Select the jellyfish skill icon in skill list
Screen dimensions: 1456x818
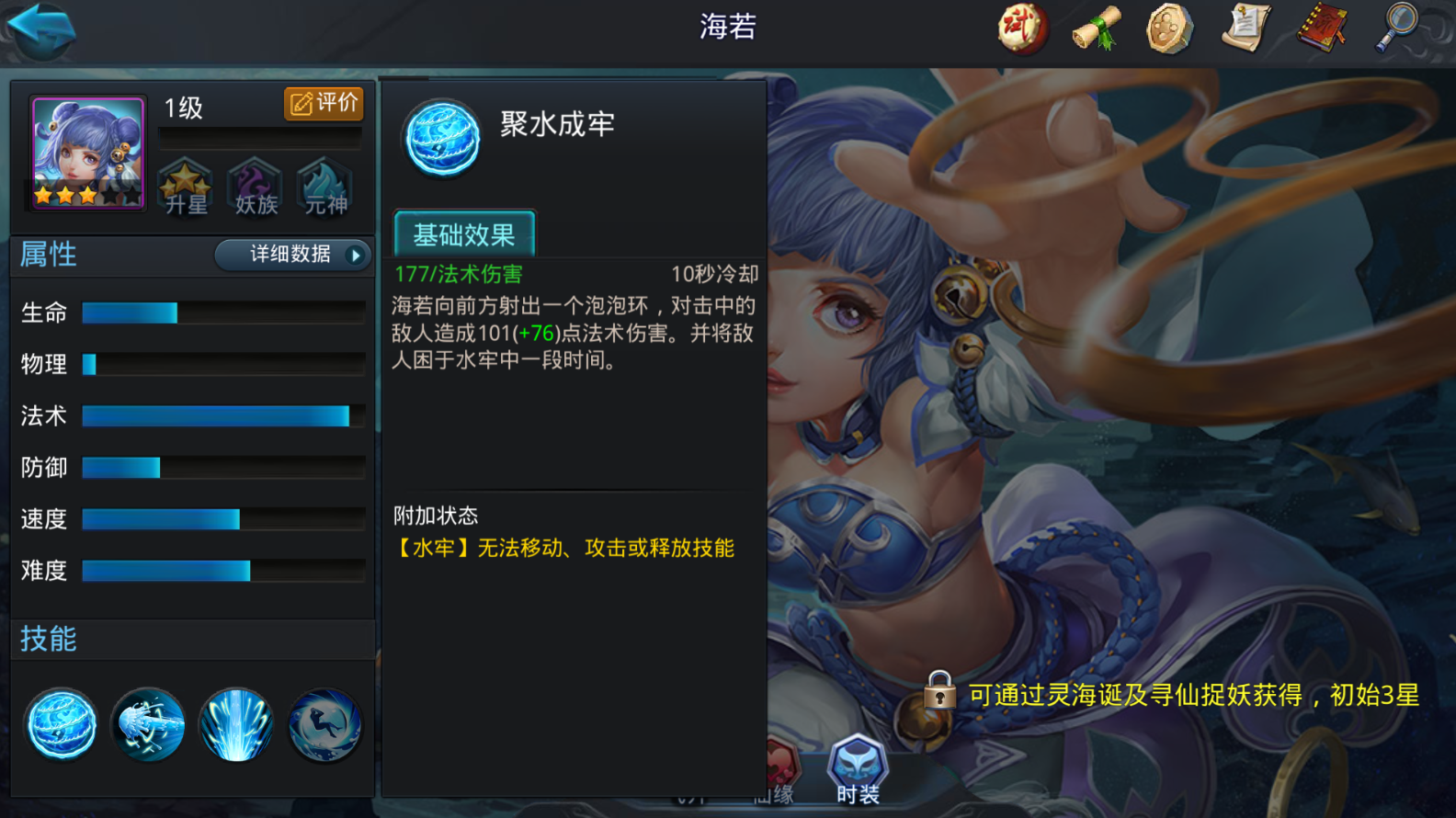(147, 725)
